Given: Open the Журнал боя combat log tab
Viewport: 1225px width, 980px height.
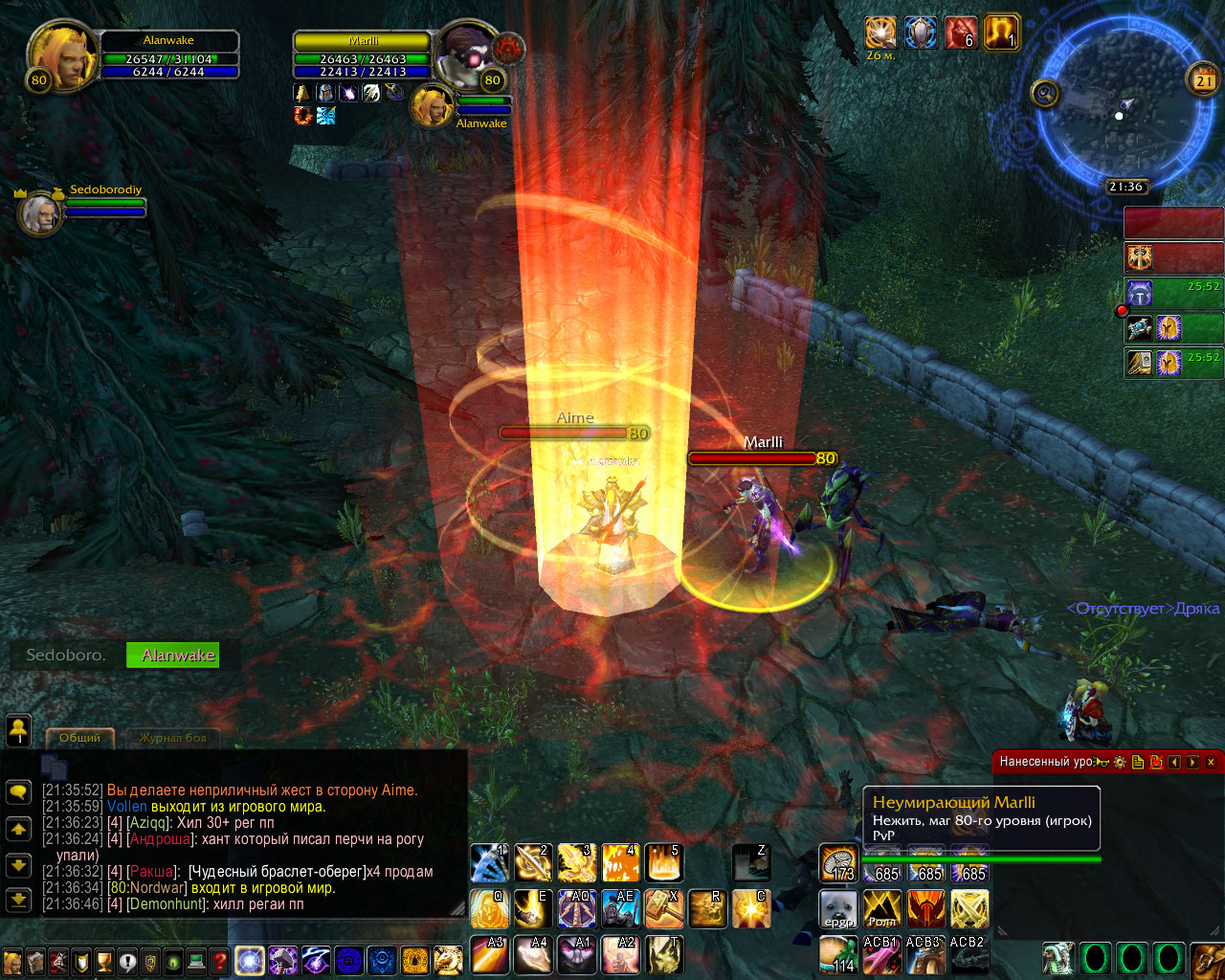Looking at the screenshot, I should [173, 738].
